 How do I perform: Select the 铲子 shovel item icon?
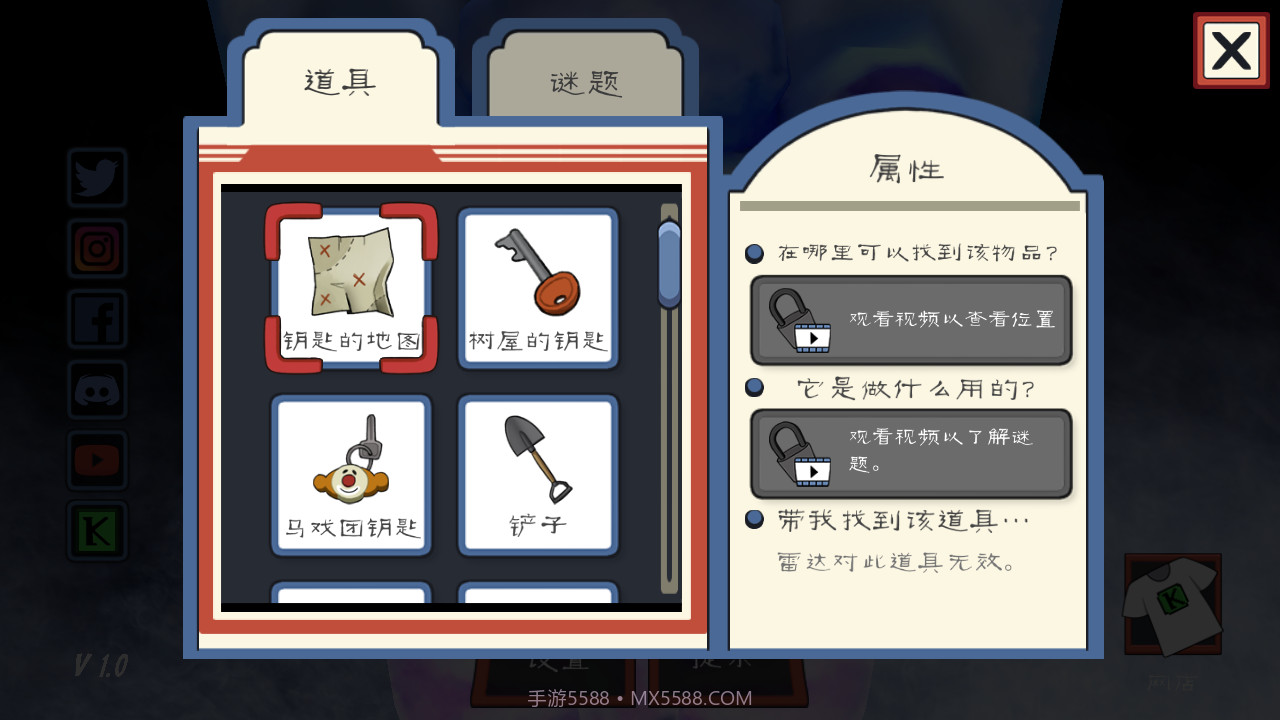[538, 475]
